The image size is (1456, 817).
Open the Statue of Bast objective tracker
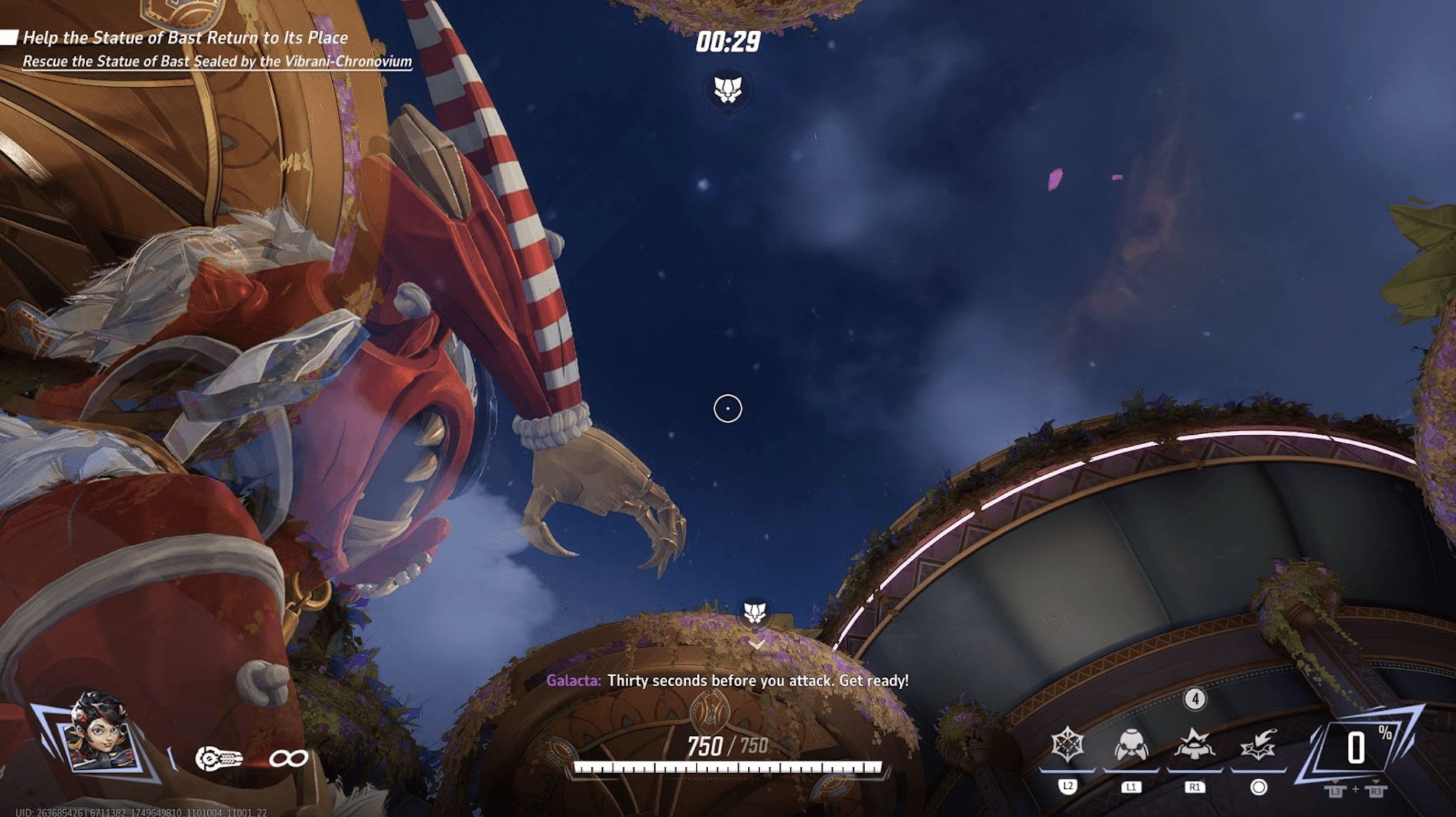[x=185, y=39]
